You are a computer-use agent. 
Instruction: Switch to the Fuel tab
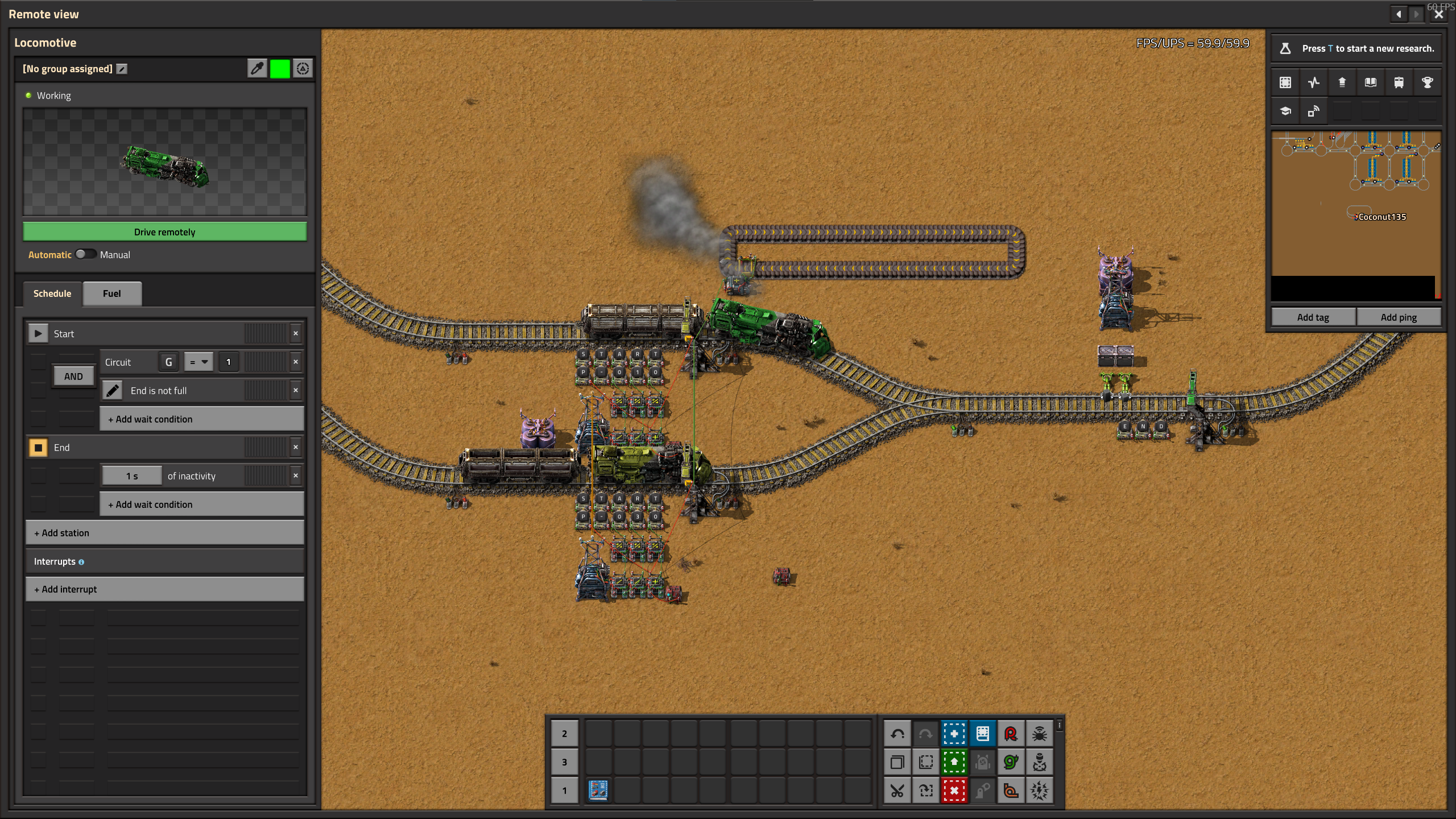pos(111,293)
